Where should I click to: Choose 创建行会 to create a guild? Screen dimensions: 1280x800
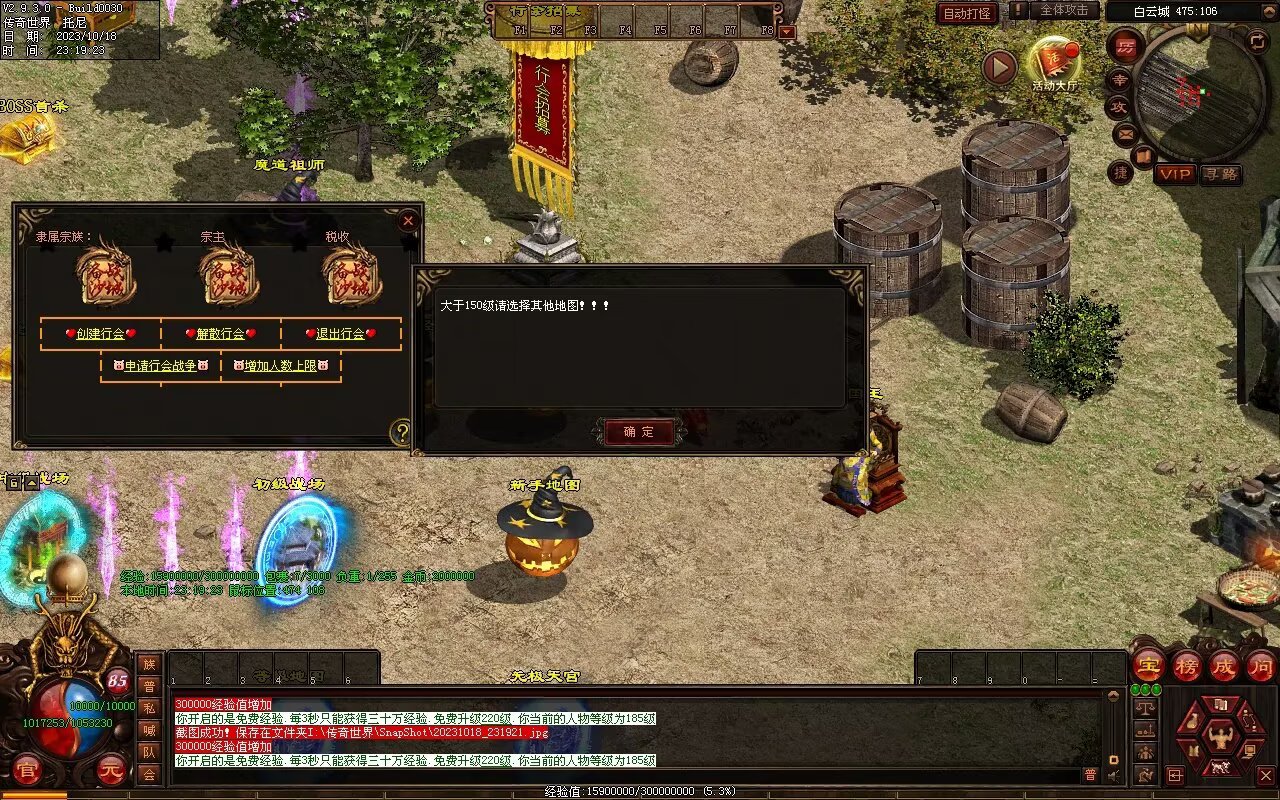click(x=100, y=334)
